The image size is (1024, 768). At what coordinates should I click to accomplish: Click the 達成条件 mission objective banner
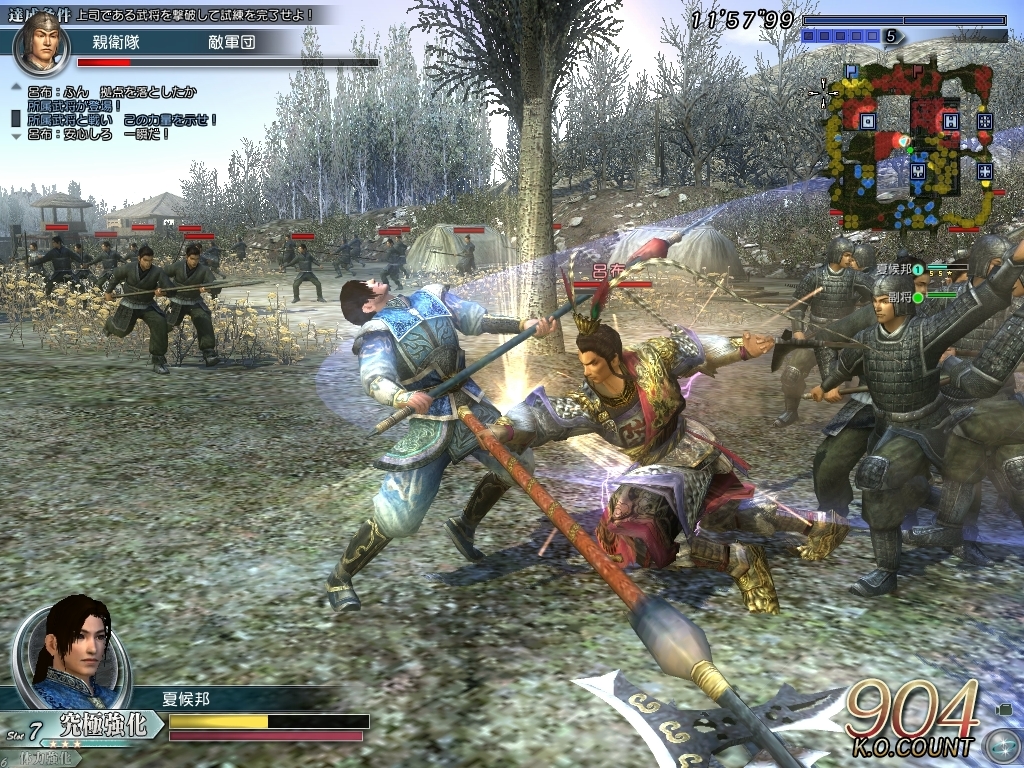tap(168, 14)
